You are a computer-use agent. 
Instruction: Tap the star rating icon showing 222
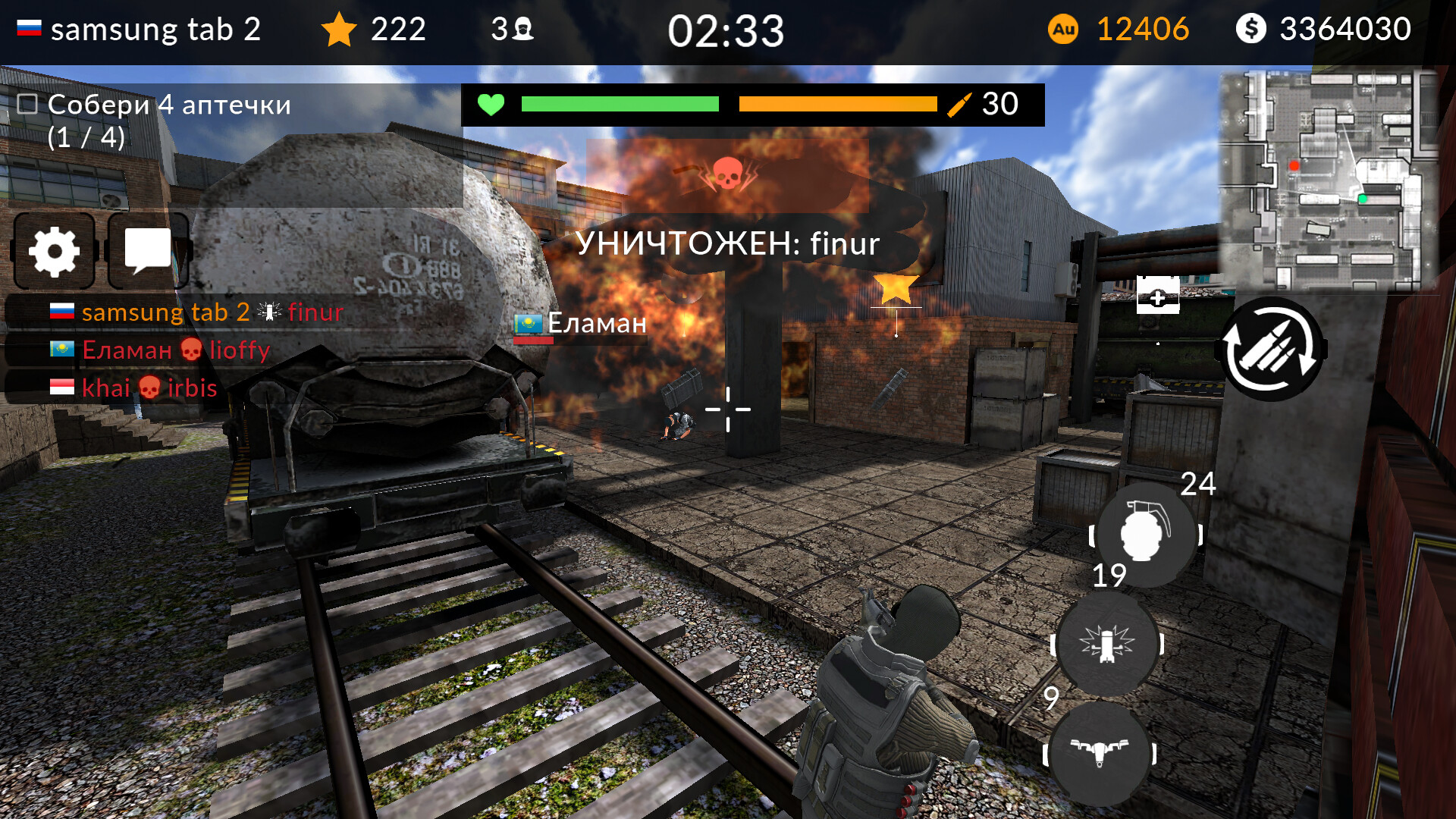pyautogui.click(x=340, y=29)
